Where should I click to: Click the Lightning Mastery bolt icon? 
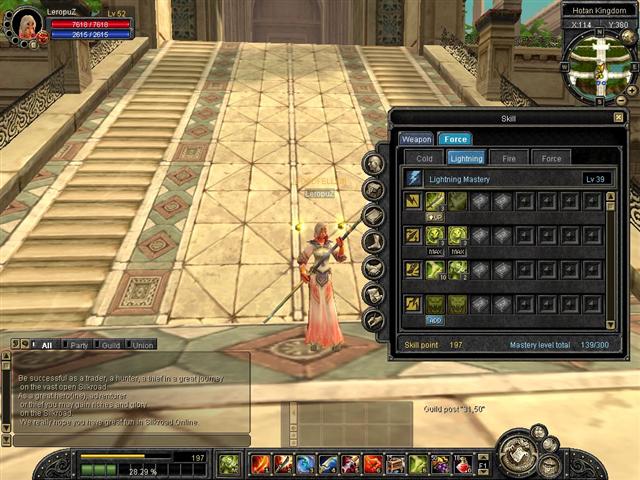point(414,178)
